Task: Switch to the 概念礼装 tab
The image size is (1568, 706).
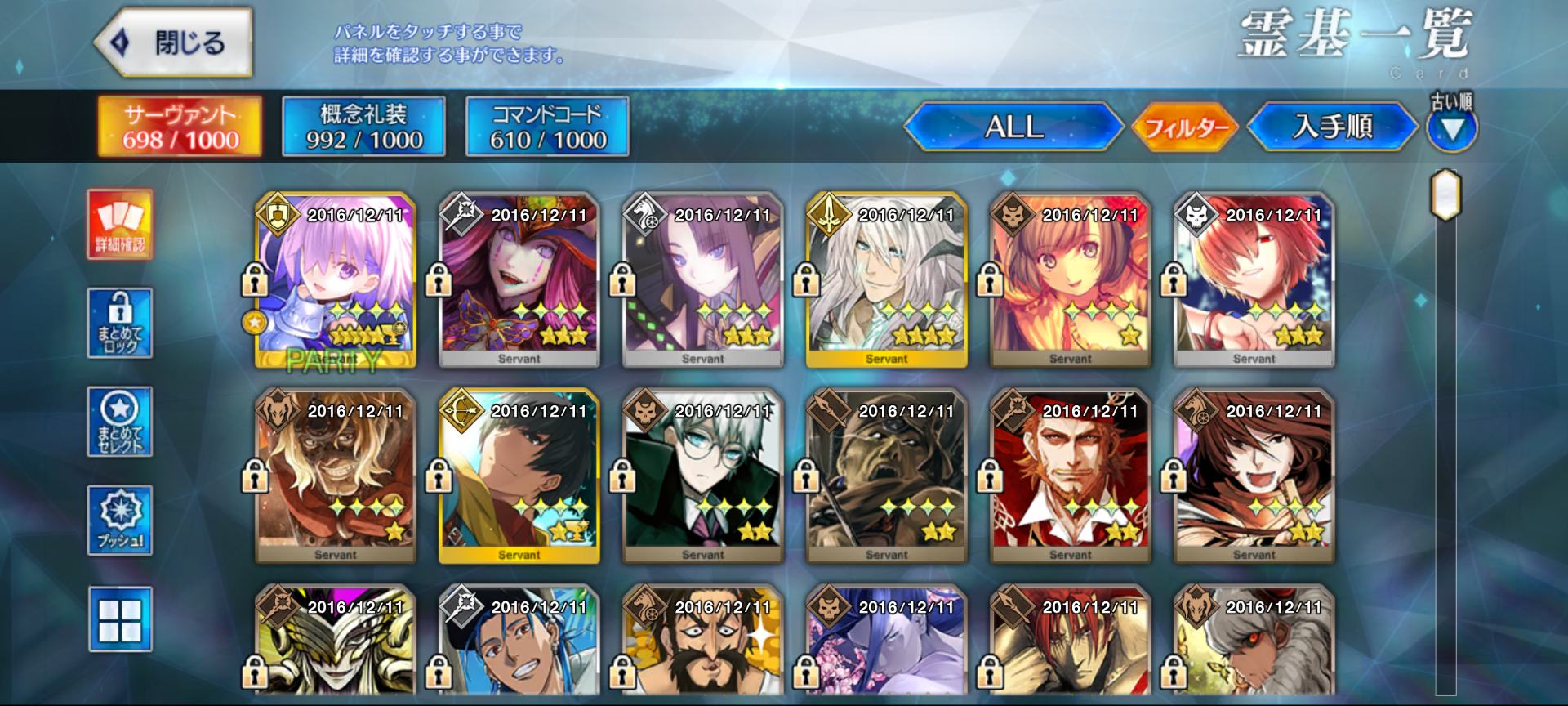Action: tap(363, 127)
